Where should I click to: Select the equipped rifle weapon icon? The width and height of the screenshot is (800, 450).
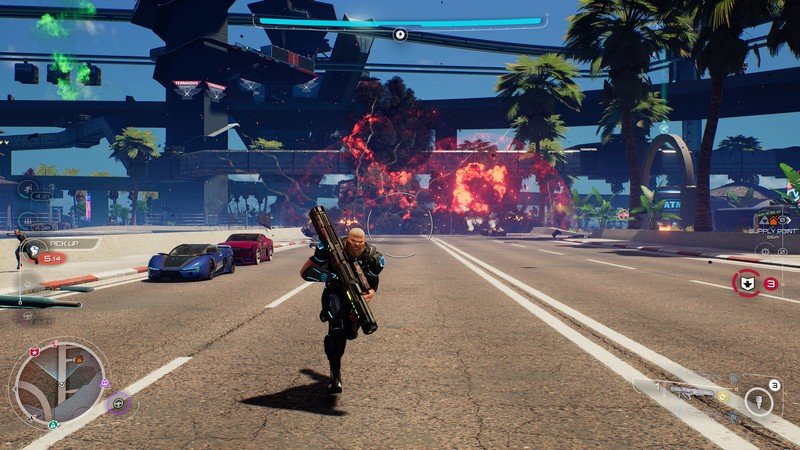click(690, 391)
